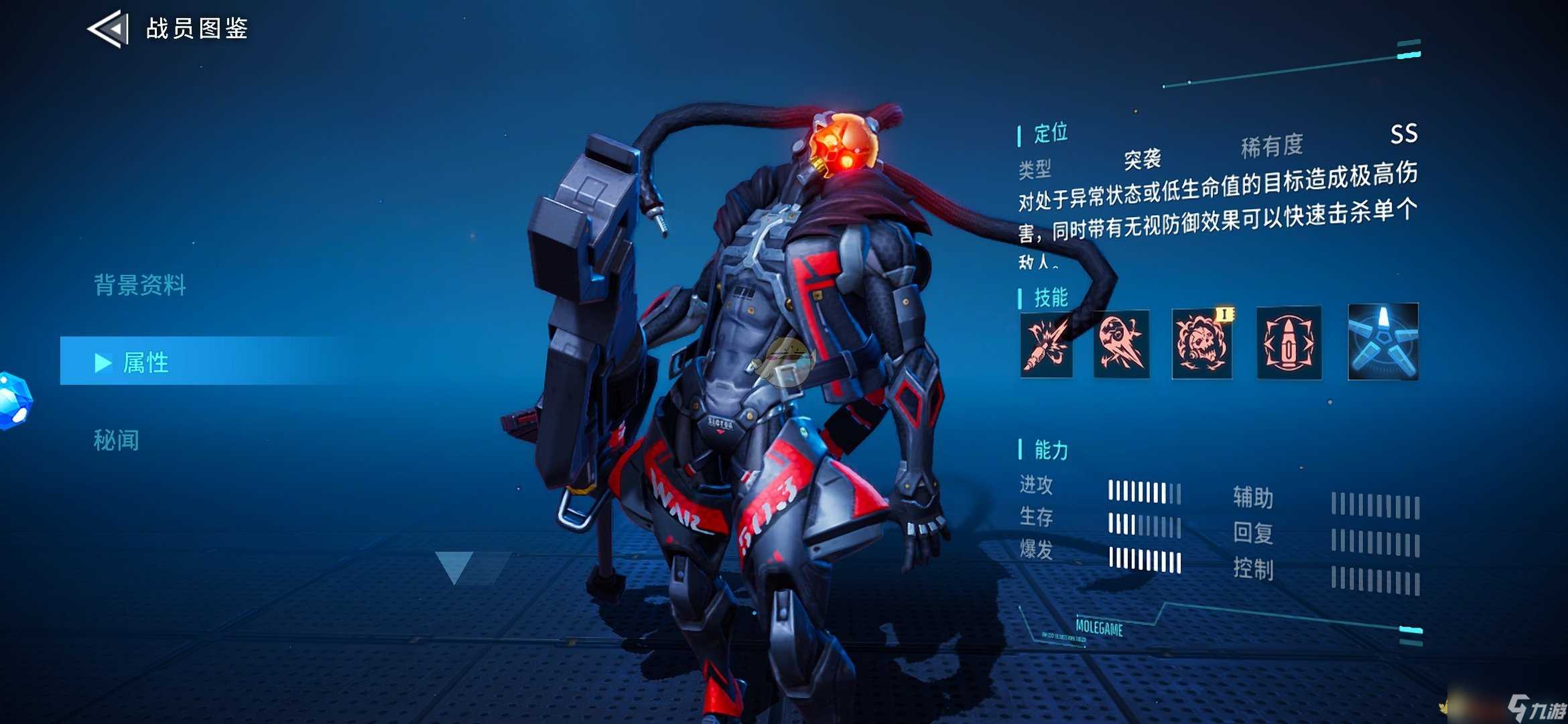The height and width of the screenshot is (724, 1568).
Task: Select the diving skull skill icon
Action: (x=1121, y=345)
